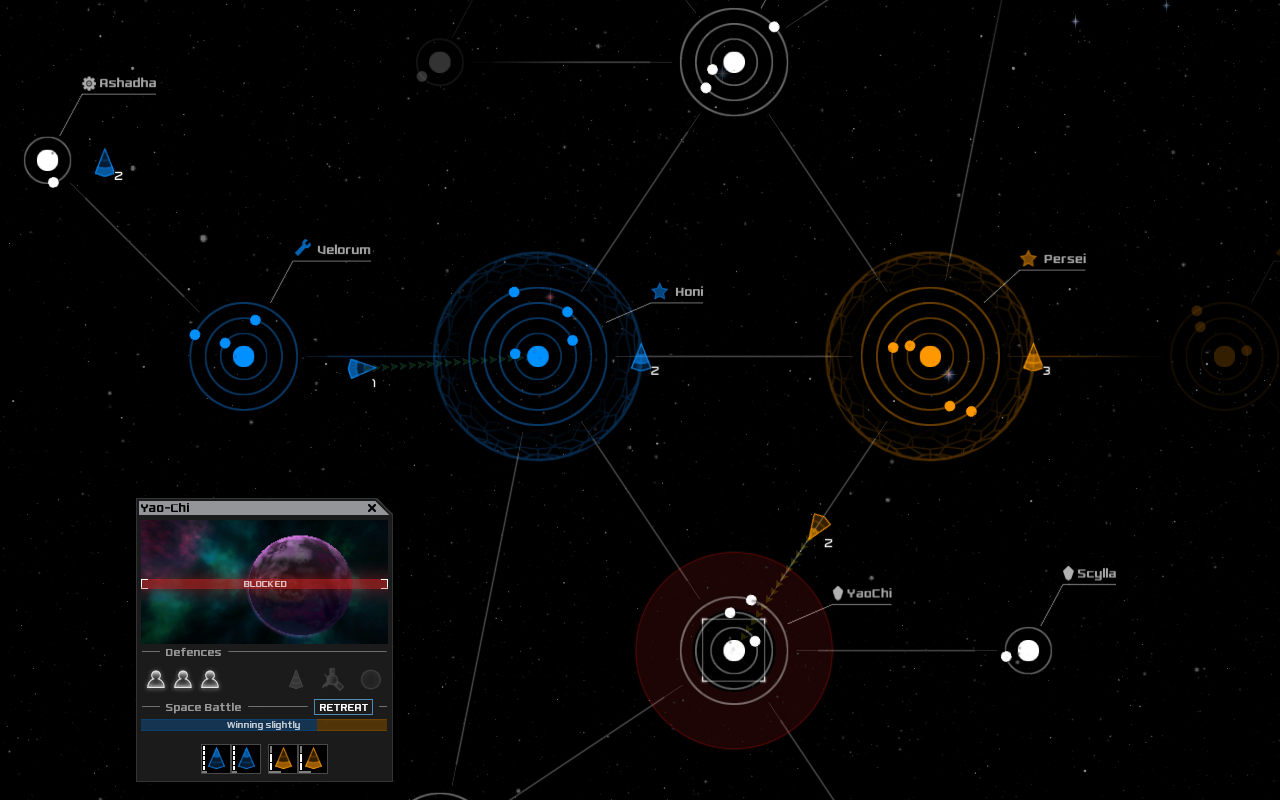
Task: Click the BLOCKED banner on Yao-Chi planet
Action: [264, 583]
